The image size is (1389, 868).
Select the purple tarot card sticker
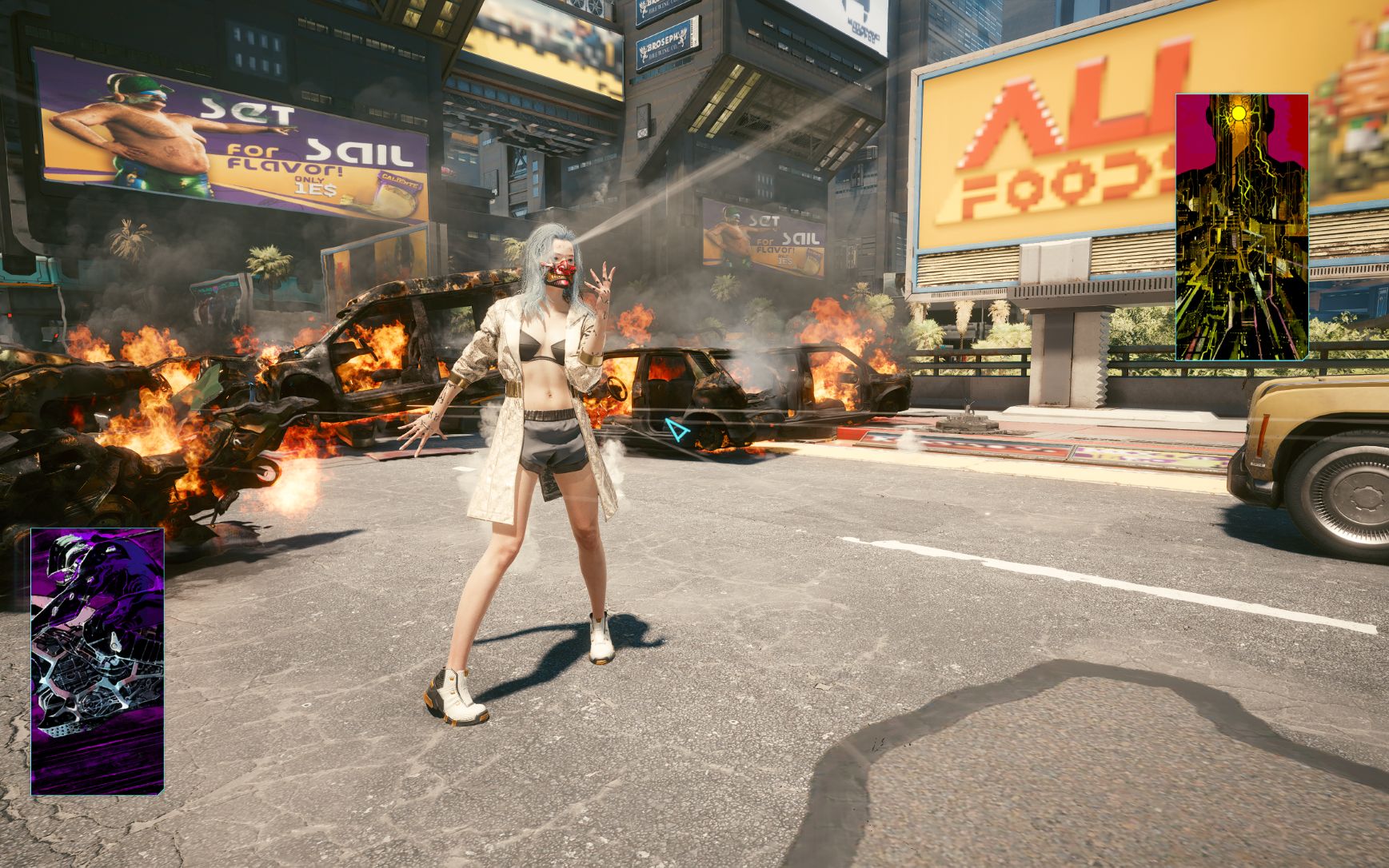point(98,661)
